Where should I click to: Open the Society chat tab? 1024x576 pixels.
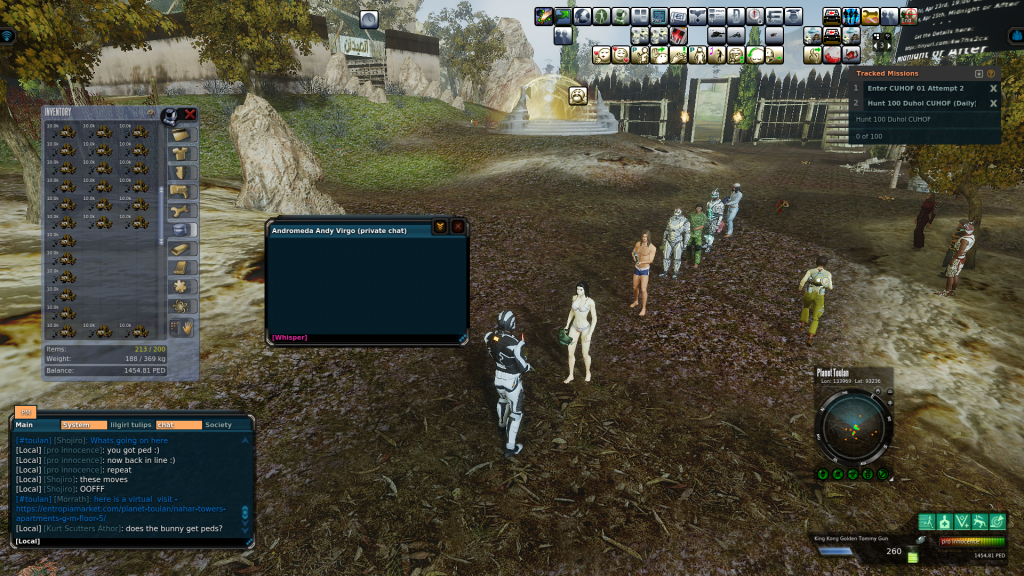[218, 425]
